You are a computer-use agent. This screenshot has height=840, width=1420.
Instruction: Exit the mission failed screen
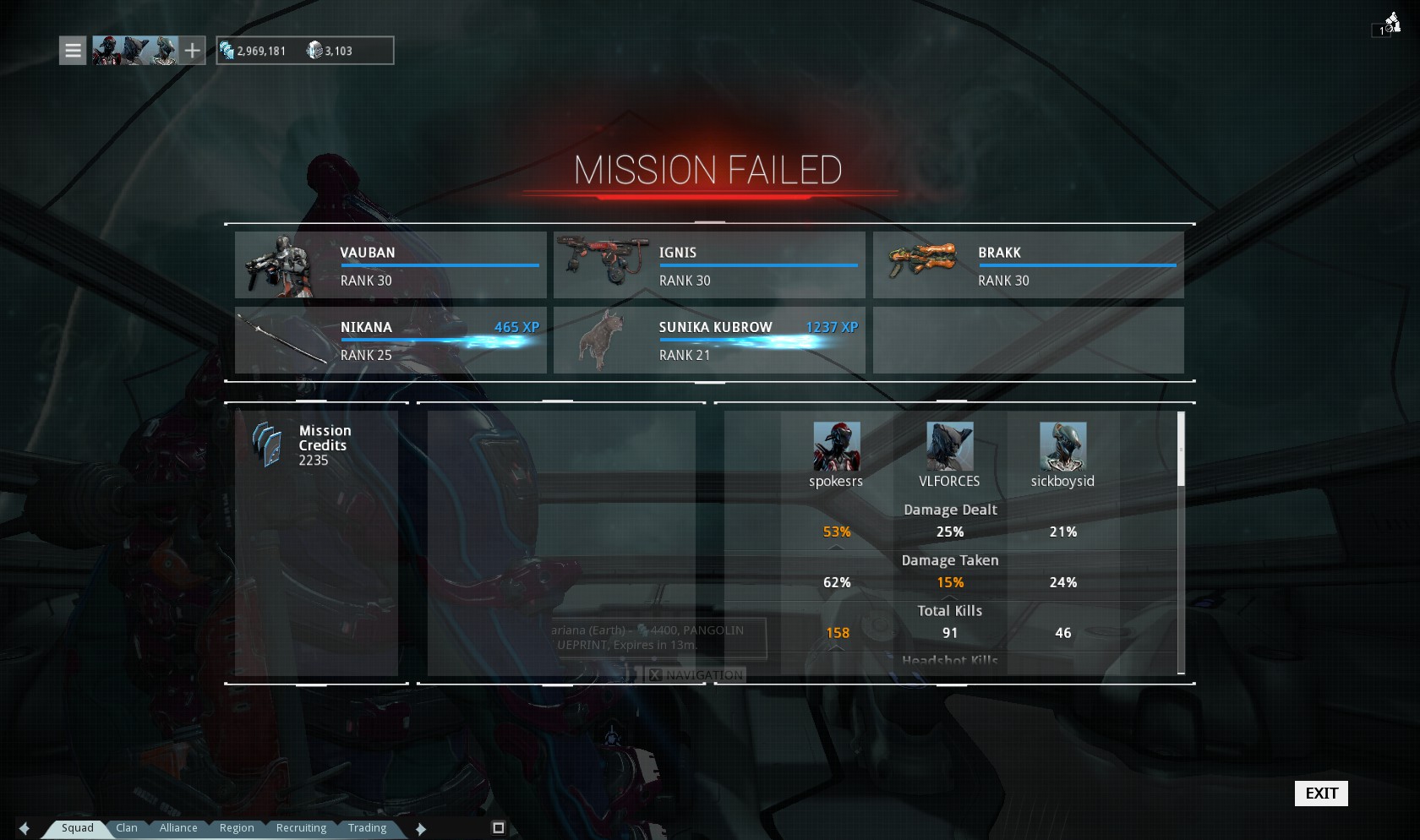pos(1321,793)
